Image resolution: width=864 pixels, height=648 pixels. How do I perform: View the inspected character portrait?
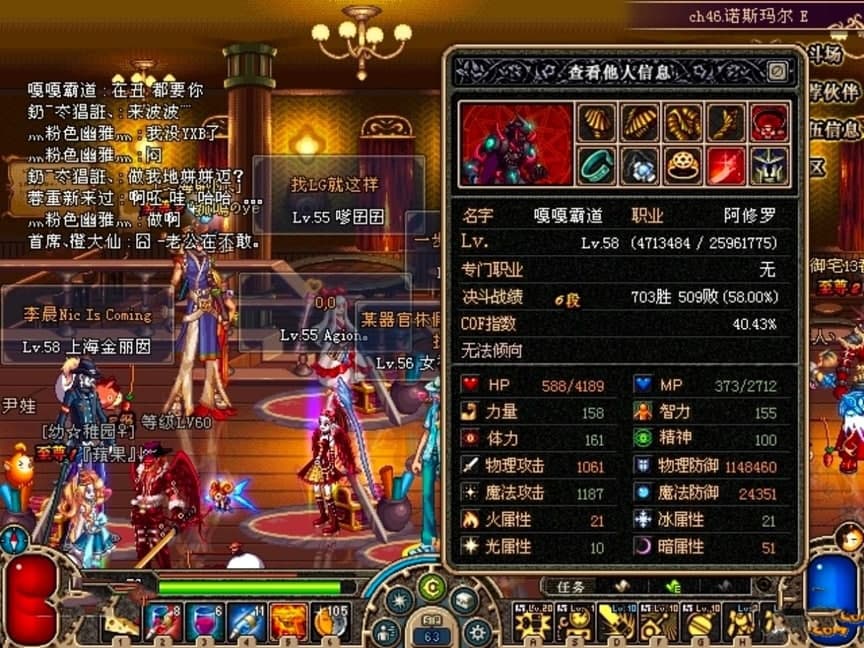point(517,144)
